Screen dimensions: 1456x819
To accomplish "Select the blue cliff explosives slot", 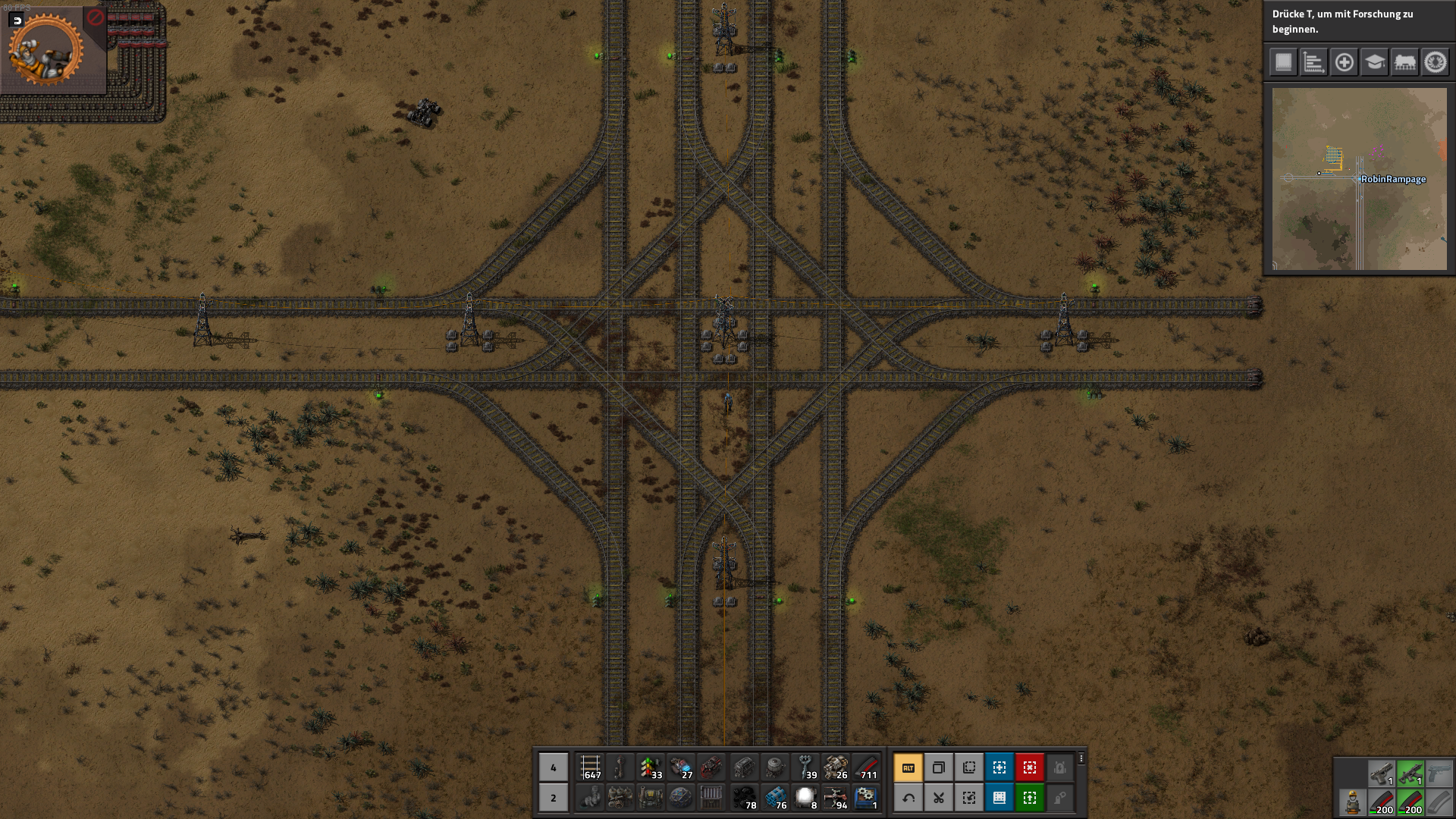I will click(x=775, y=798).
